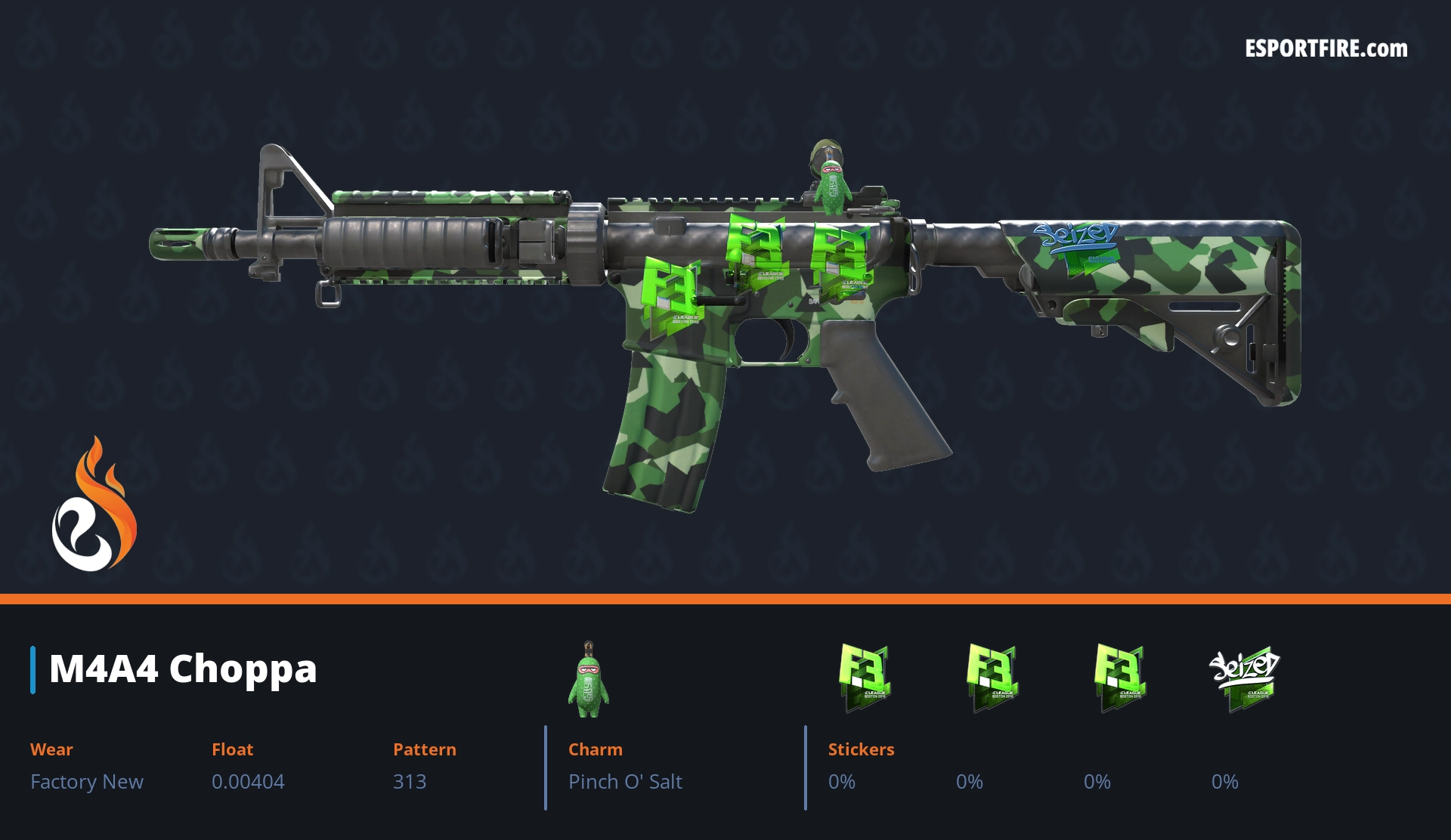Screen dimensions: 1451x840
Task: Select the Pinch O' Salt charm icon
Action: tap(588, 680)
